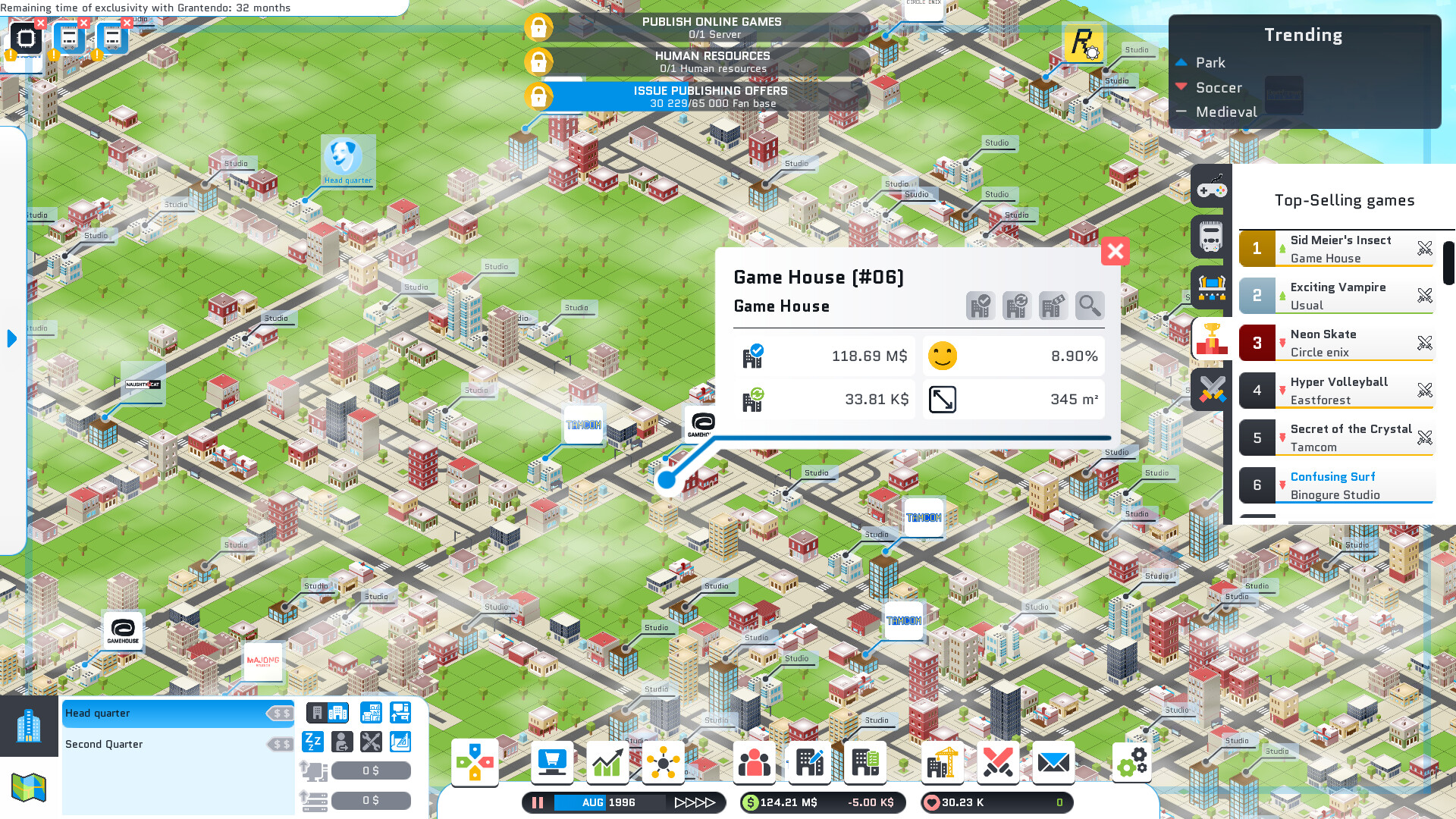The height and width of the screenshot is (819, 1456).
Task: Open the magnifying glass search in Game House popup
Action: (1089, 306)
